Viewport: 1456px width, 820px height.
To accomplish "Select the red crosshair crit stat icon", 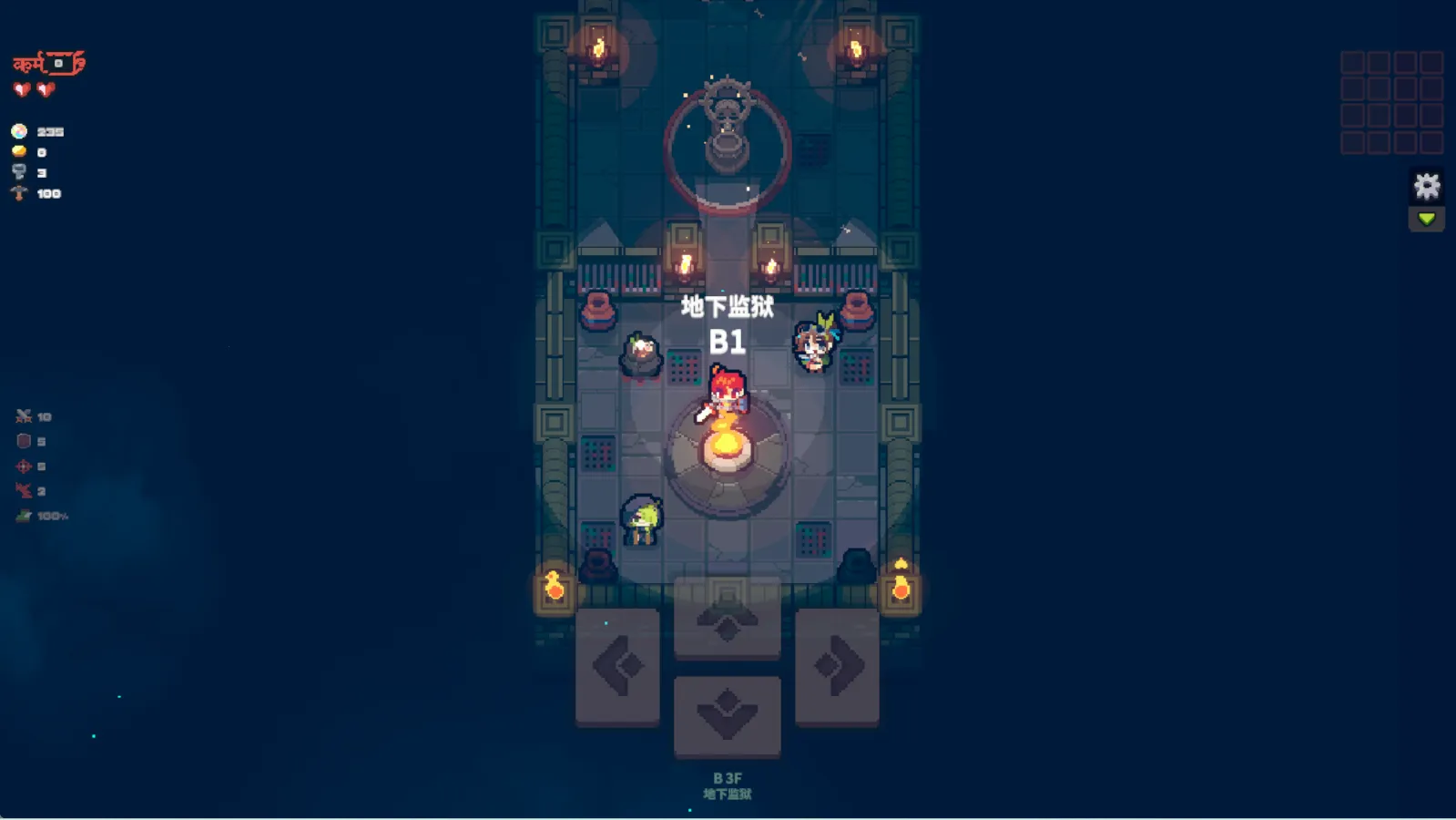I will click(24, 466).
